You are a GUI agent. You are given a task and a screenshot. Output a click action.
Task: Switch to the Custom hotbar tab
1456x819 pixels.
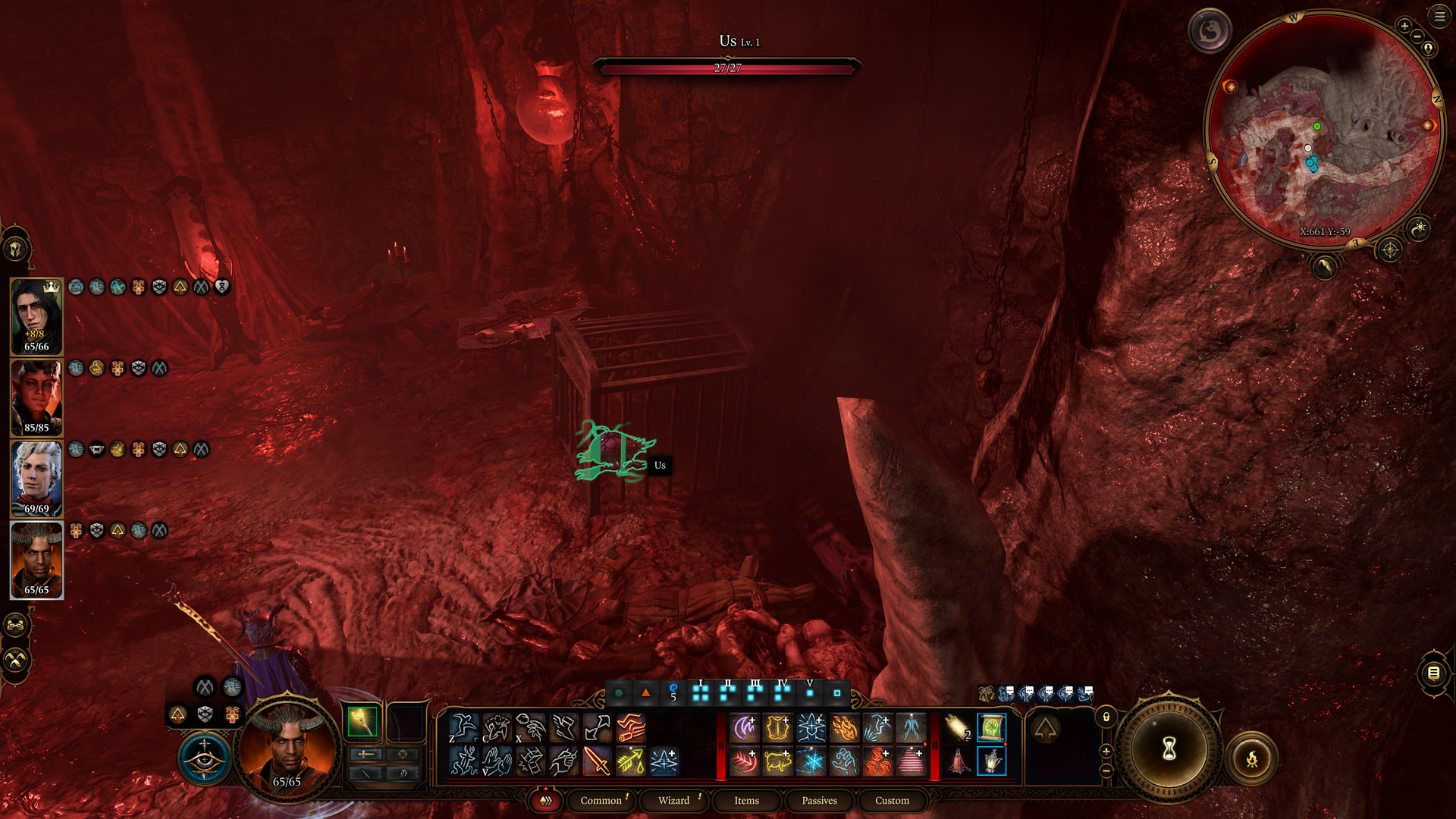pos(892,801)
